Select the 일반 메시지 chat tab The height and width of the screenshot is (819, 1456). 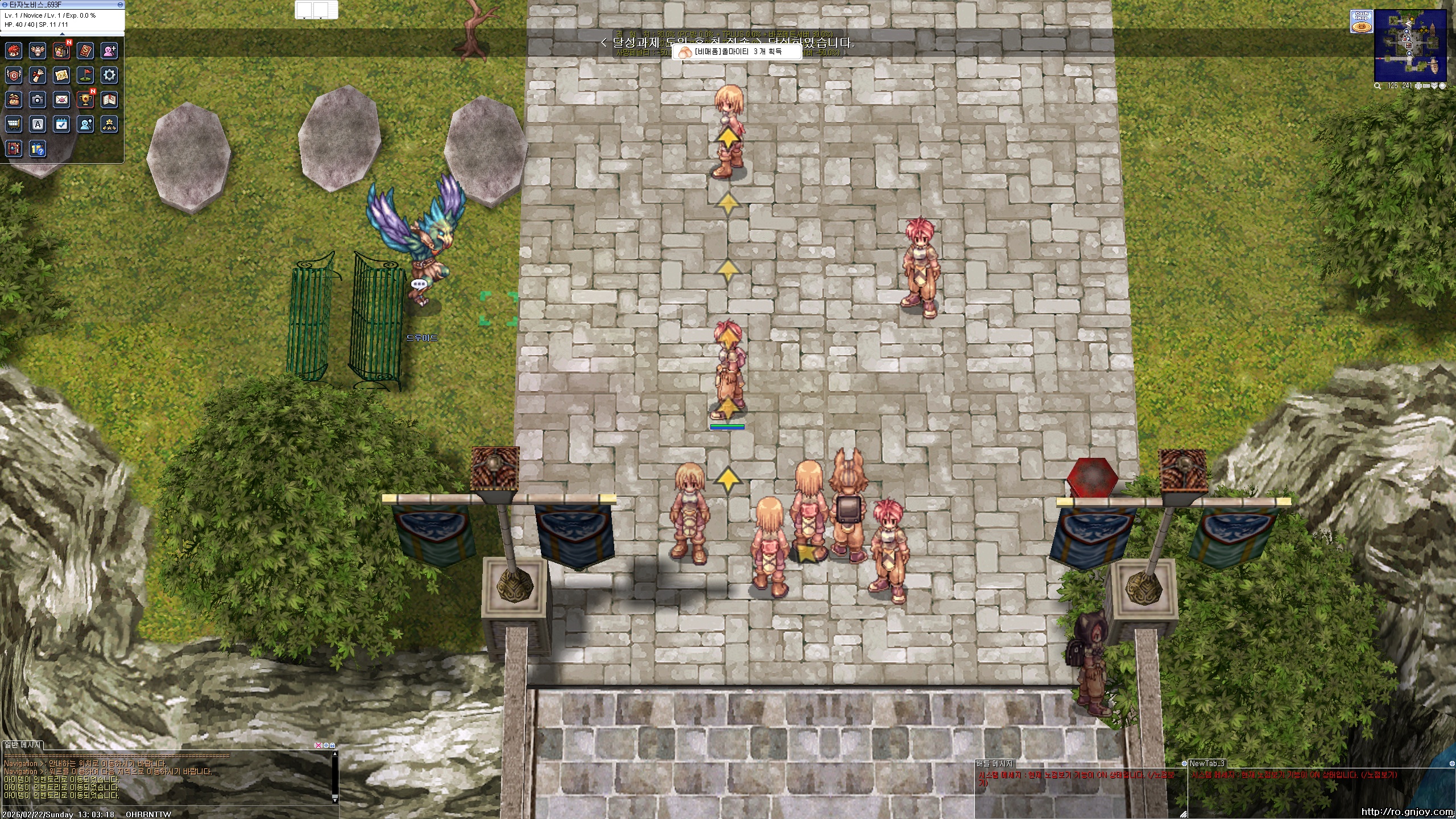click(23, 745)
